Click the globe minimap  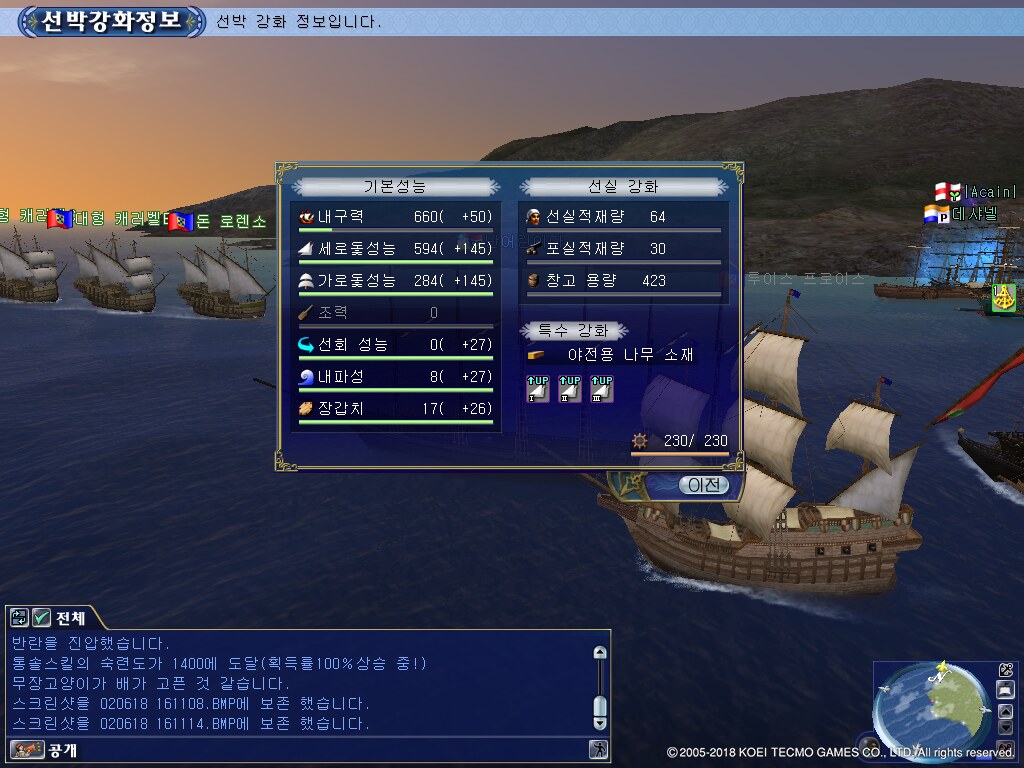(930, 710)
